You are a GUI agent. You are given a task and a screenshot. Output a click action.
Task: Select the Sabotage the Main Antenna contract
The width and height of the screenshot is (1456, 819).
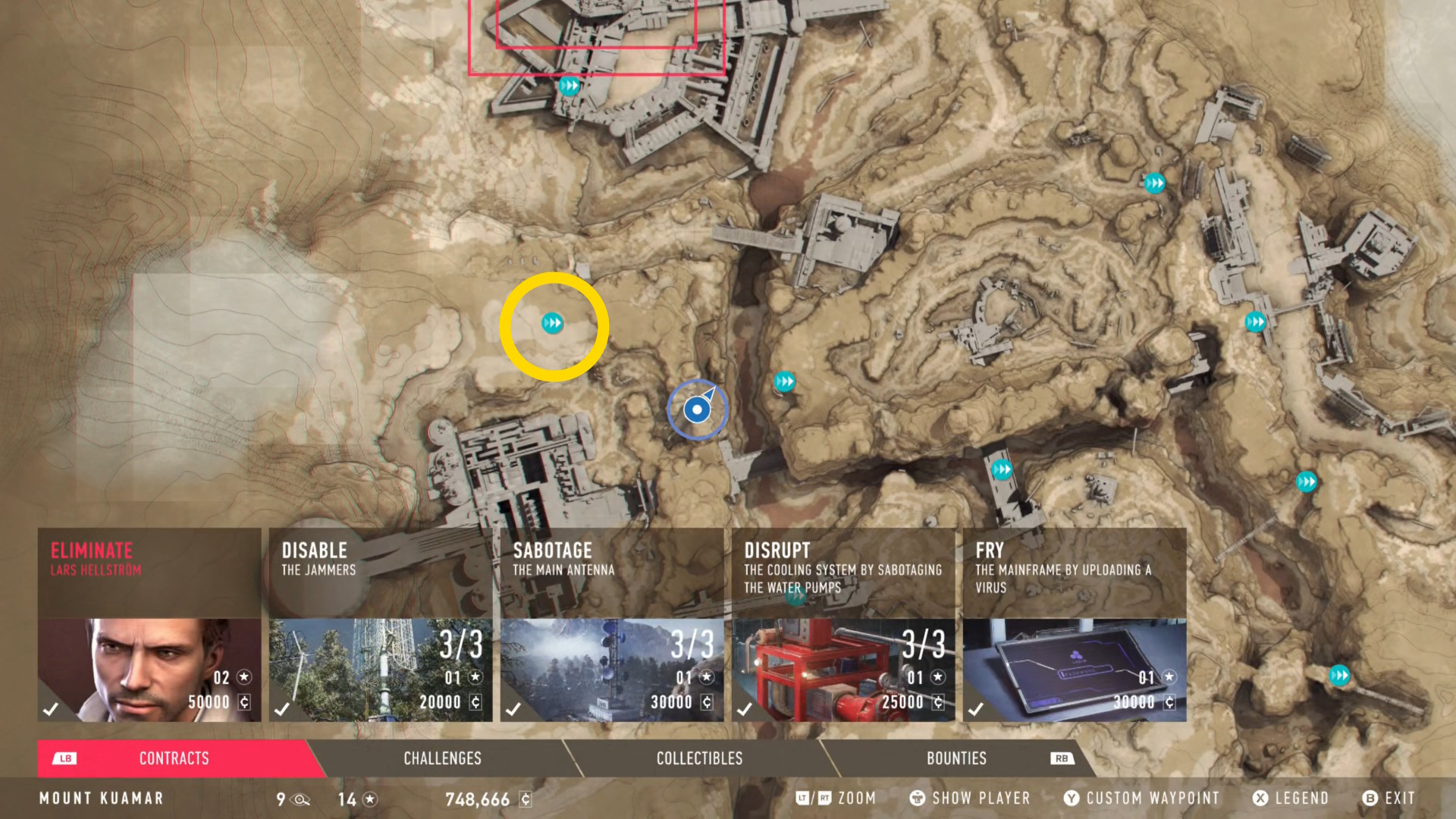click(x=612, y=625)
